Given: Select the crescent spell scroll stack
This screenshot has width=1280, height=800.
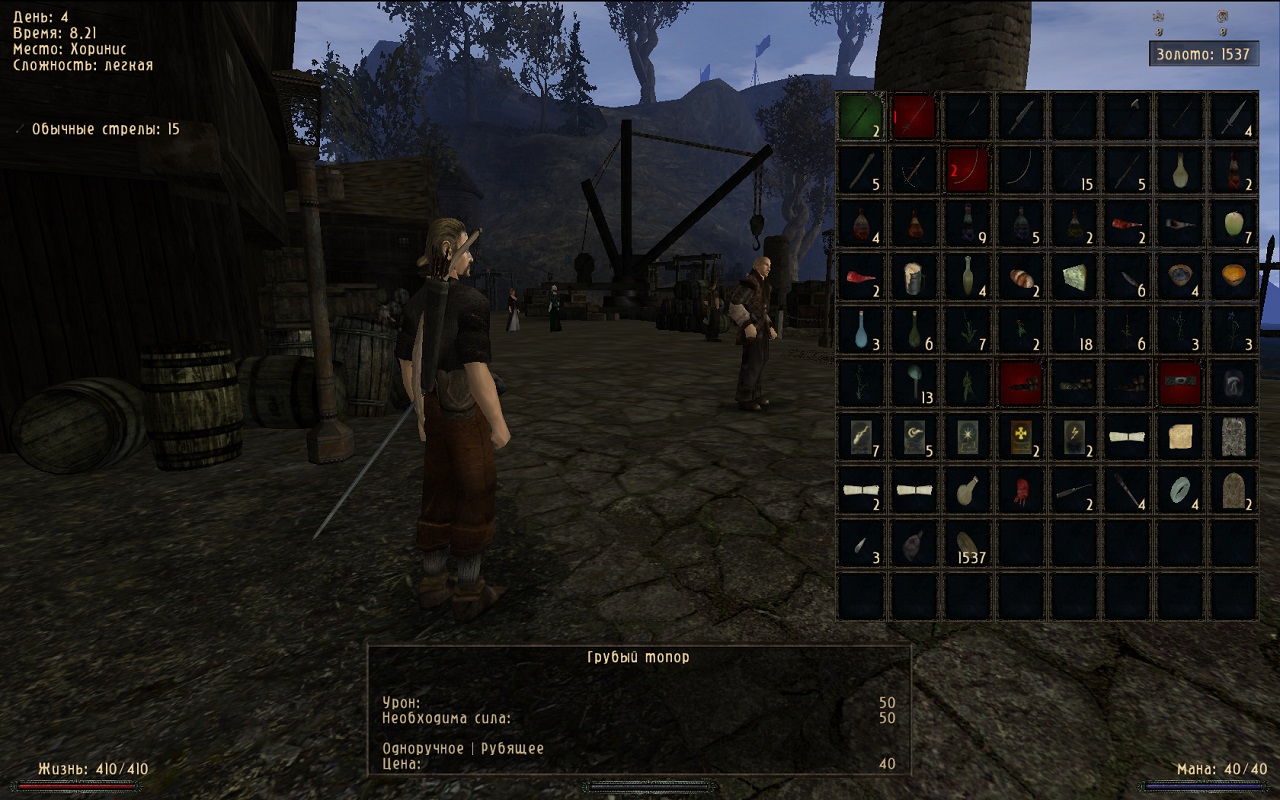Looking at the screenshot, I should point(914,437).
